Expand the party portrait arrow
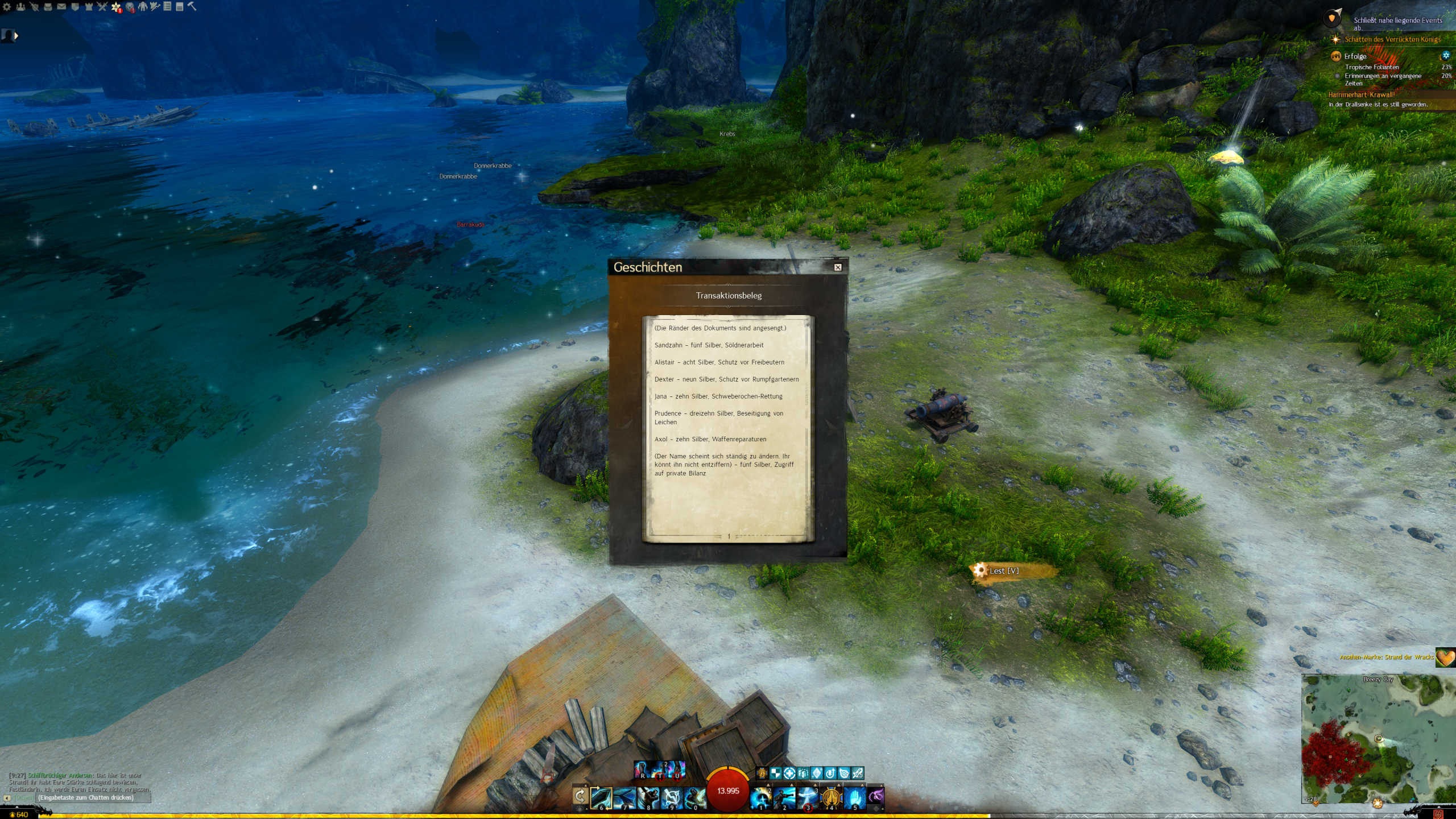This screenshot has height=819, width=1456. click(16, 36)
